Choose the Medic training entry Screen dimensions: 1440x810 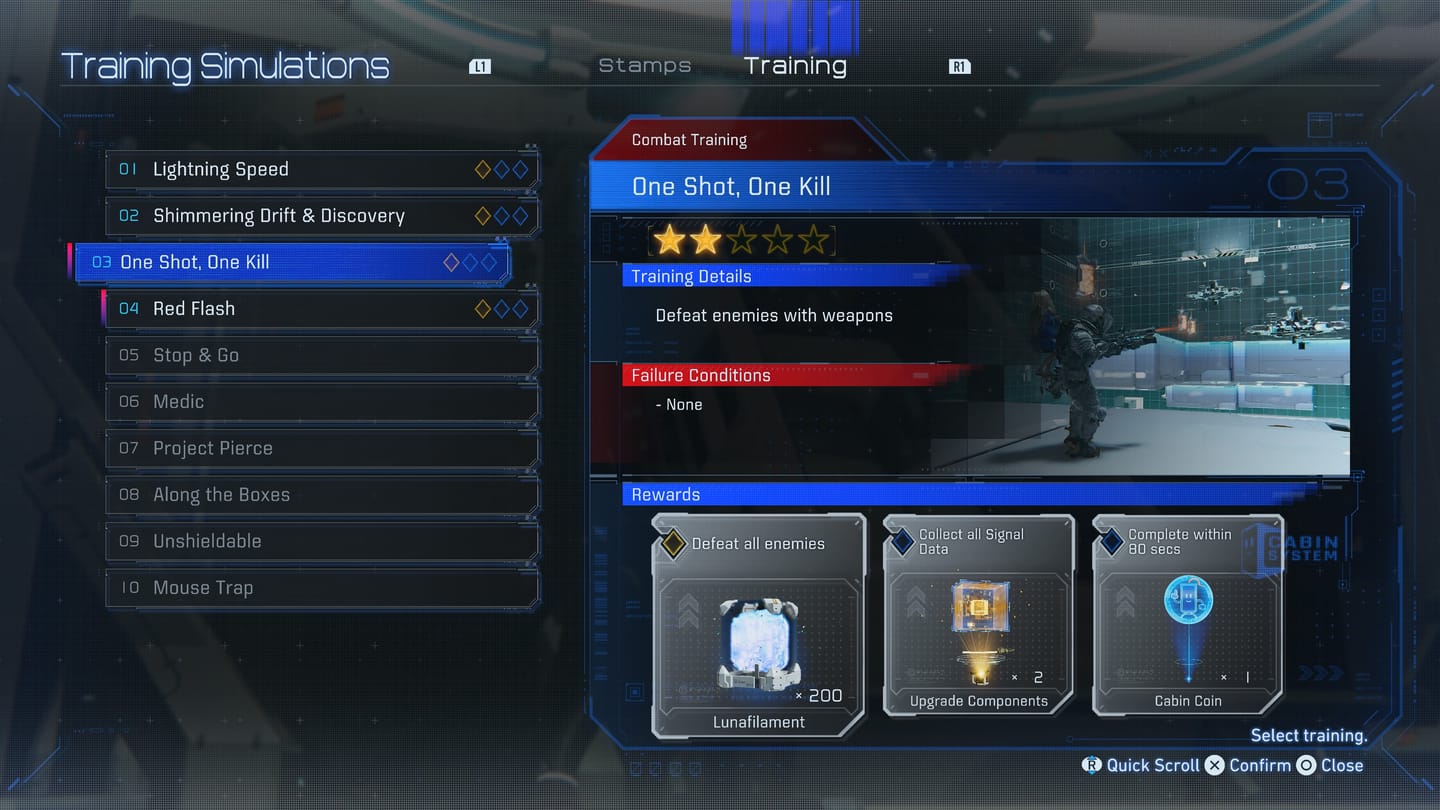click(x=321, y=402)
